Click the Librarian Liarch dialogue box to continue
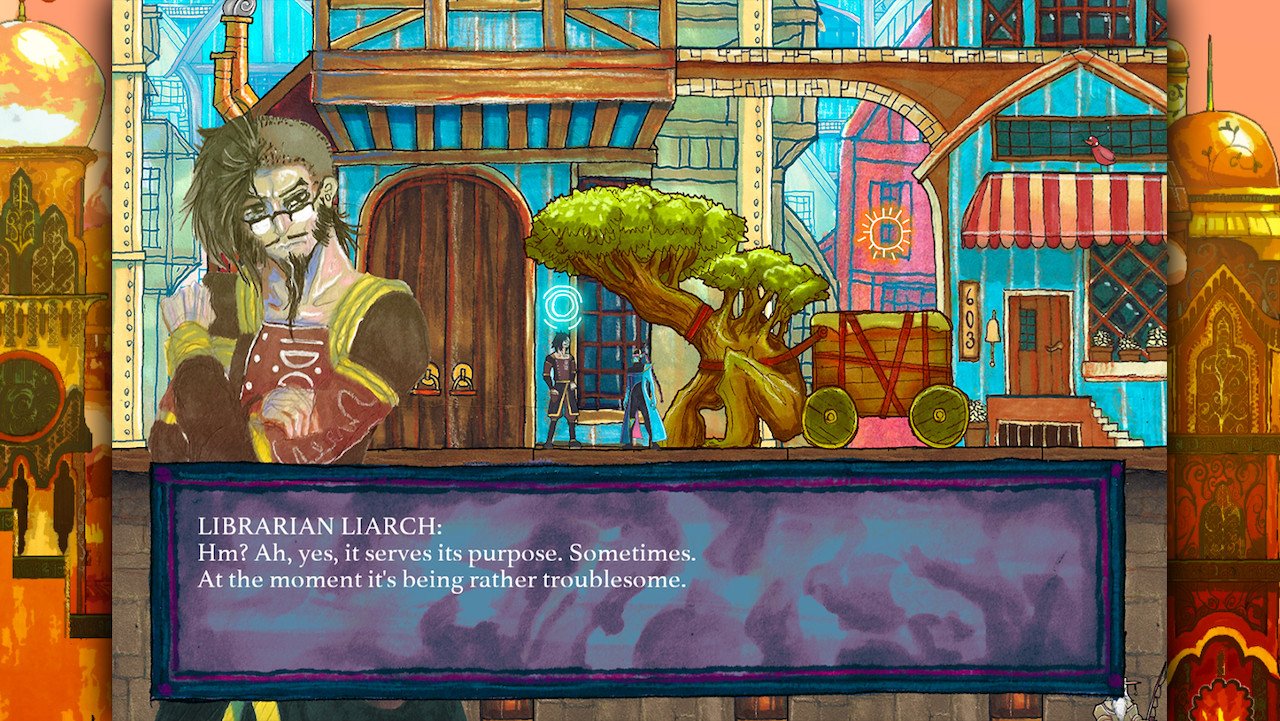The image size is (1280, 721). pyautogui.click(x=637, y=577)
